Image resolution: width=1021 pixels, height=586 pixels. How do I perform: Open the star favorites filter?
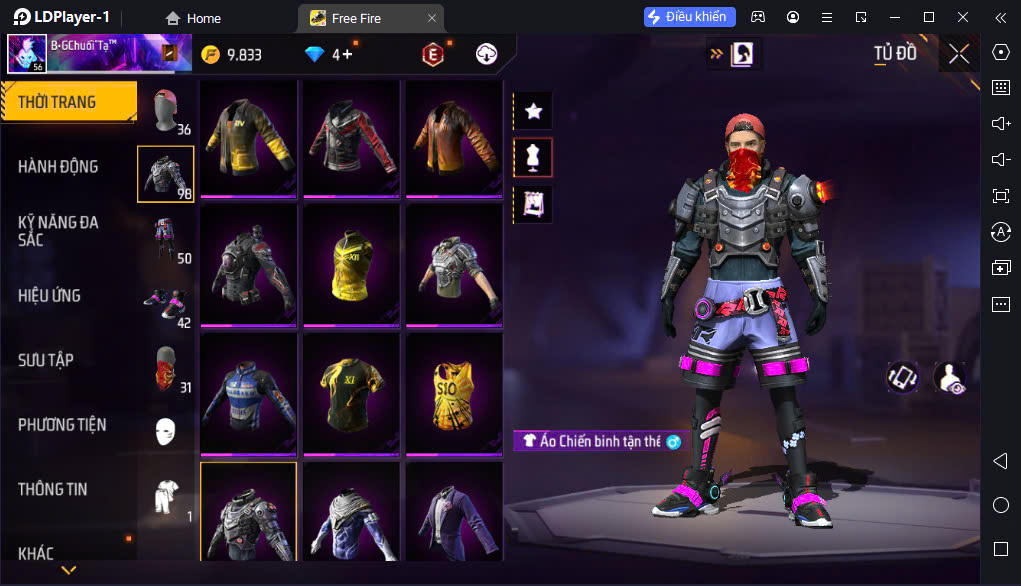point(533,111)
